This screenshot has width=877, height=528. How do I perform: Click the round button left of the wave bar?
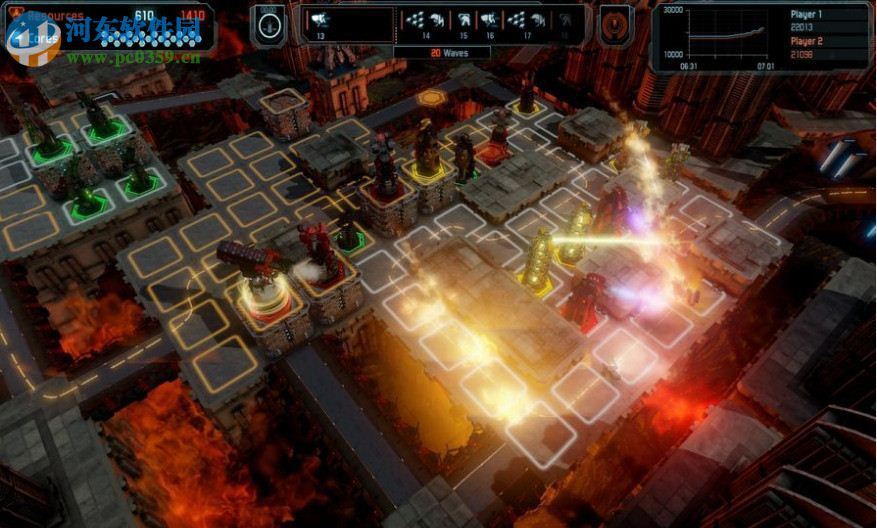pyautogui.click(x=268, y=24)
